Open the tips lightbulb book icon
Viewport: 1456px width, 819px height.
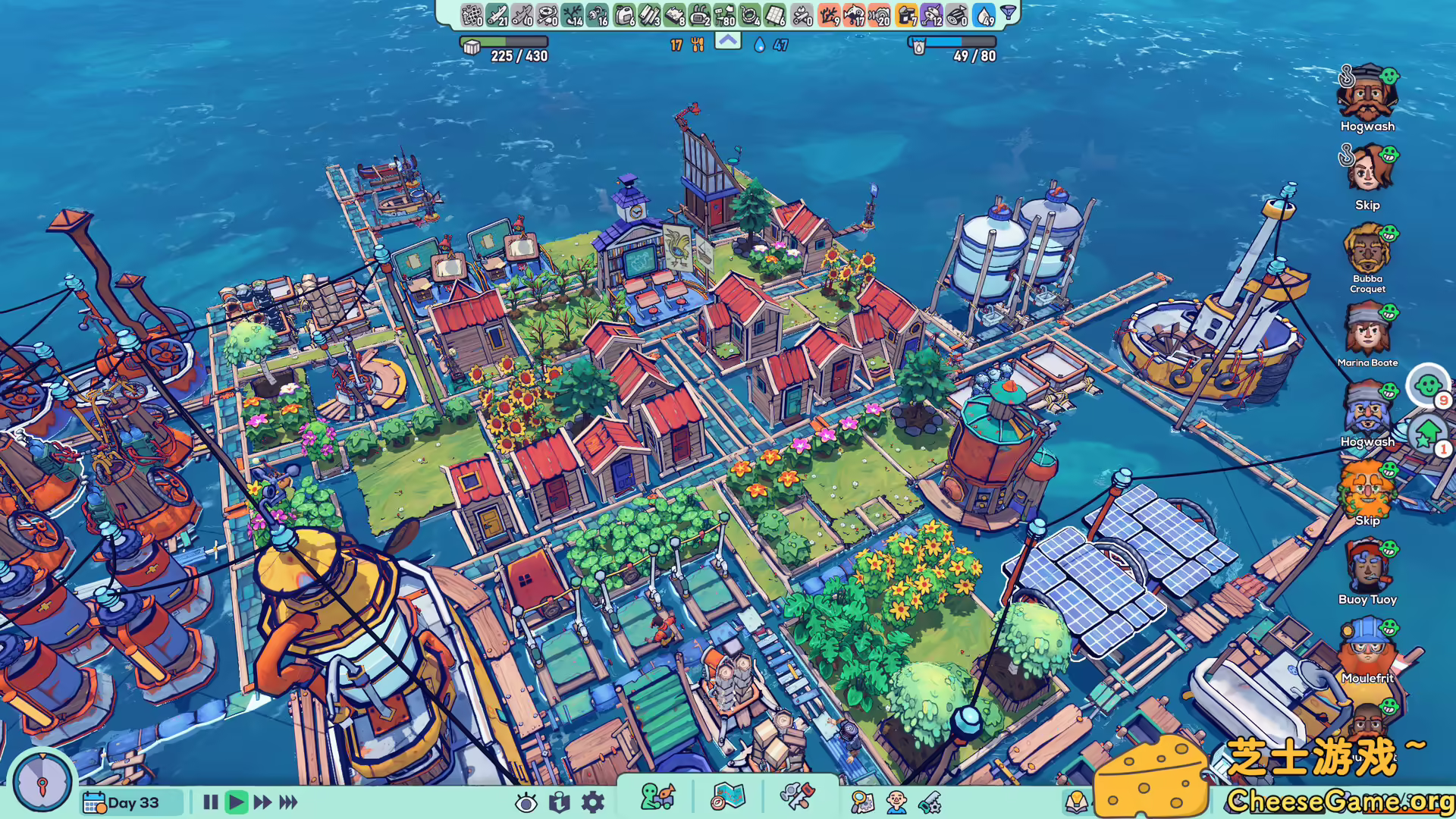[1076, 802]
